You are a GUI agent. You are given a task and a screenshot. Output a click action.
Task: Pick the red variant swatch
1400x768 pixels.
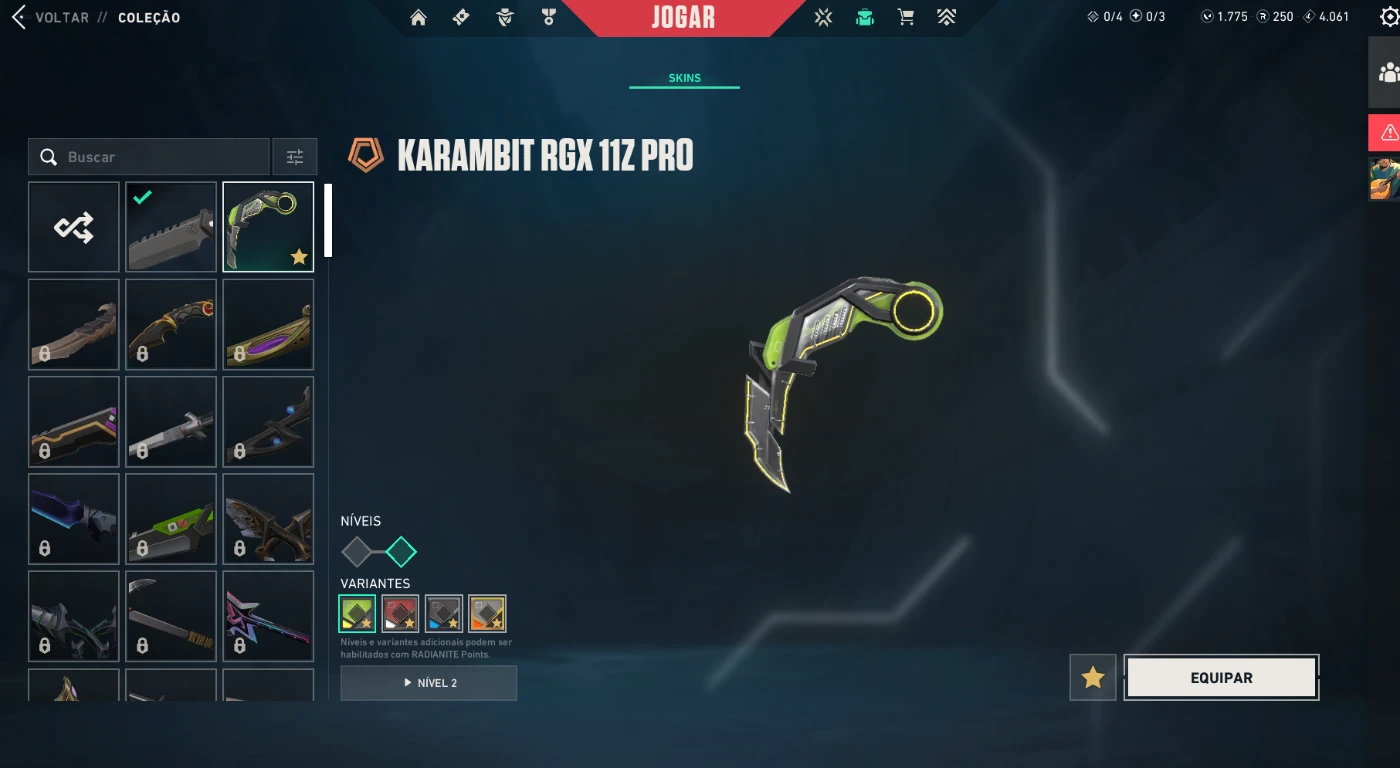click(x=400, y=613)
